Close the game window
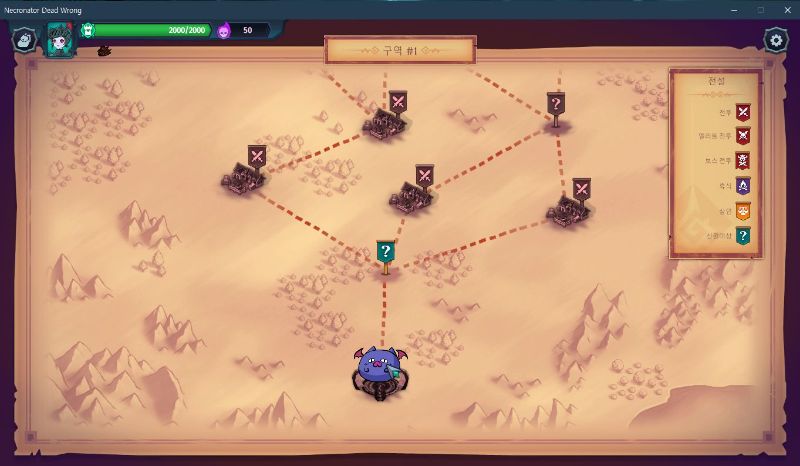800x466 pixels. 784,9
